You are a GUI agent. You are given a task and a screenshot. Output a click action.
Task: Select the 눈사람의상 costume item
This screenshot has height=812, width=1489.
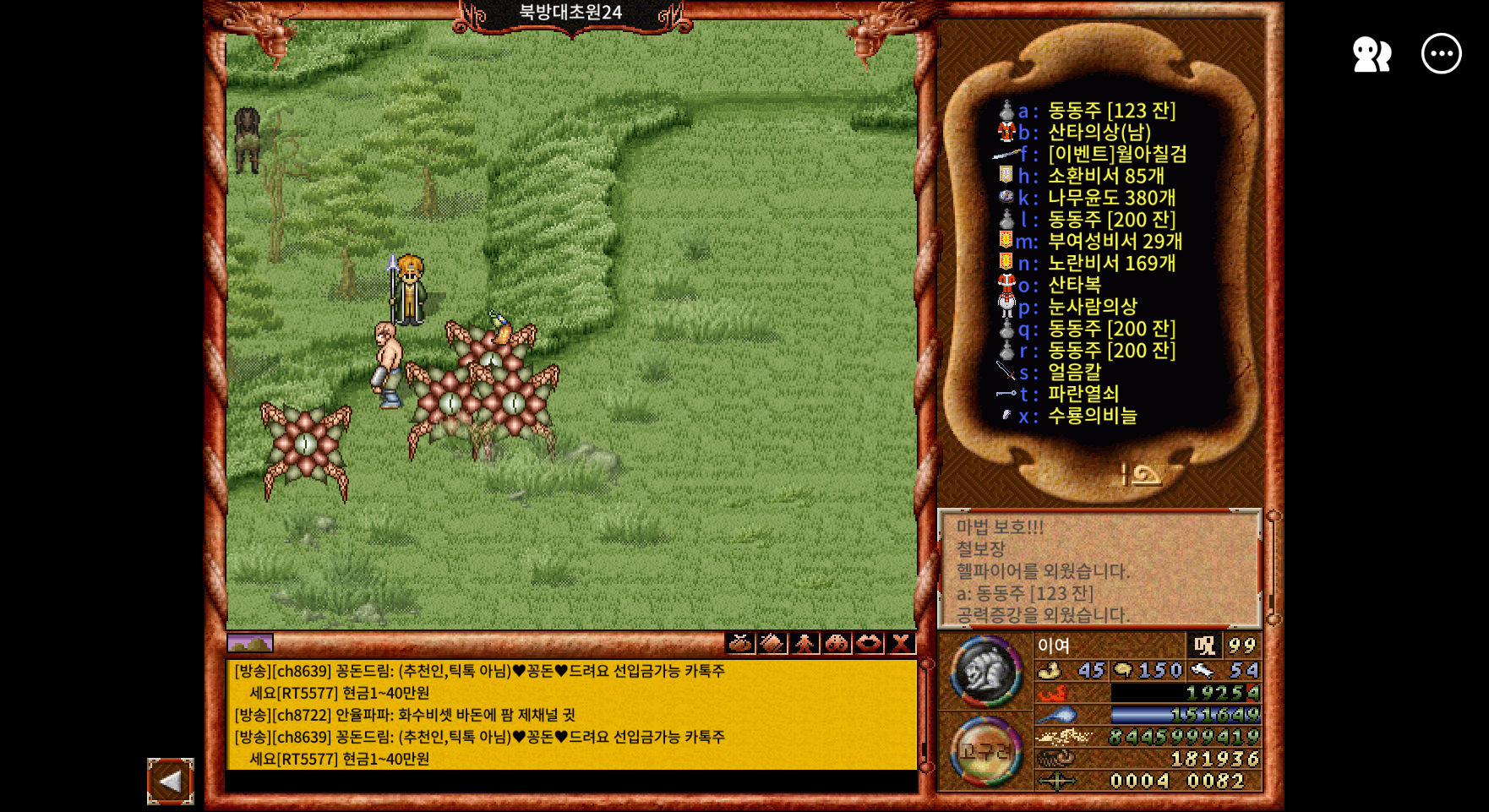(x=1092, y=307)
